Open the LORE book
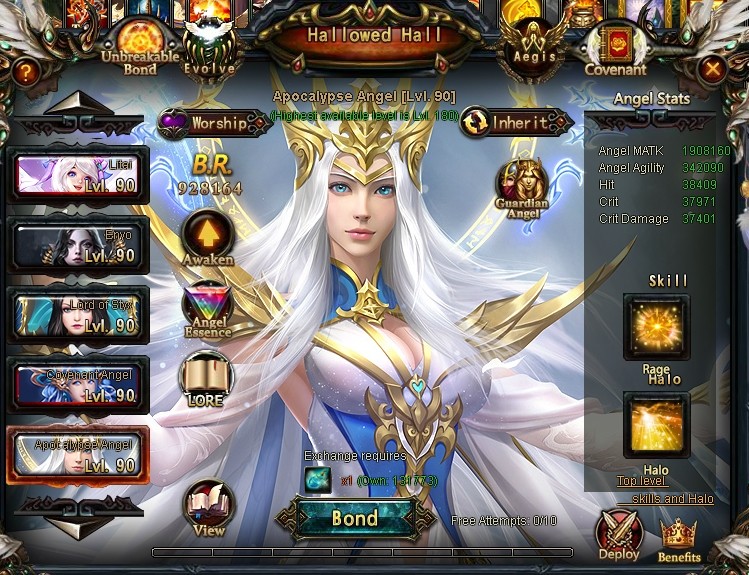Screen dimensions: 749x575 (207, 379)
